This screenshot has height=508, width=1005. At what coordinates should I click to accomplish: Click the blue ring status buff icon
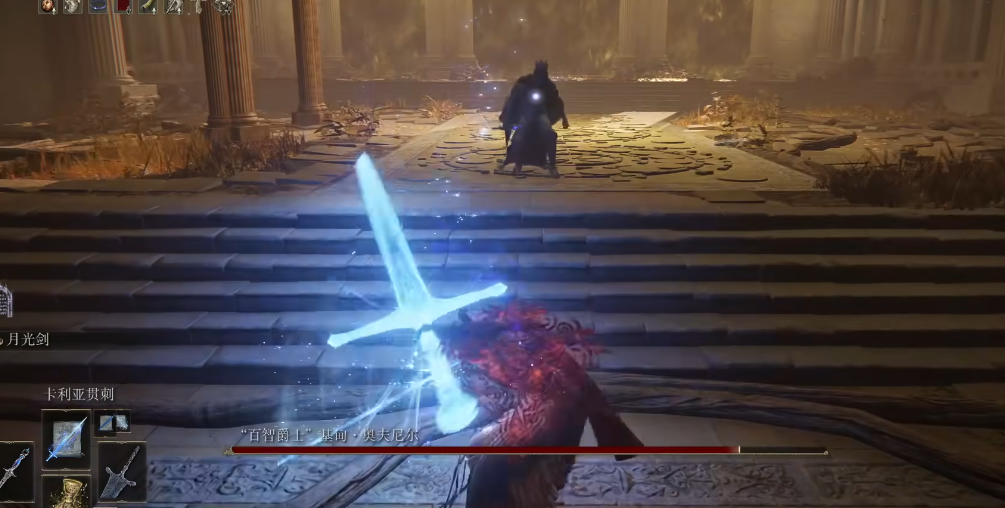(98, 6)
